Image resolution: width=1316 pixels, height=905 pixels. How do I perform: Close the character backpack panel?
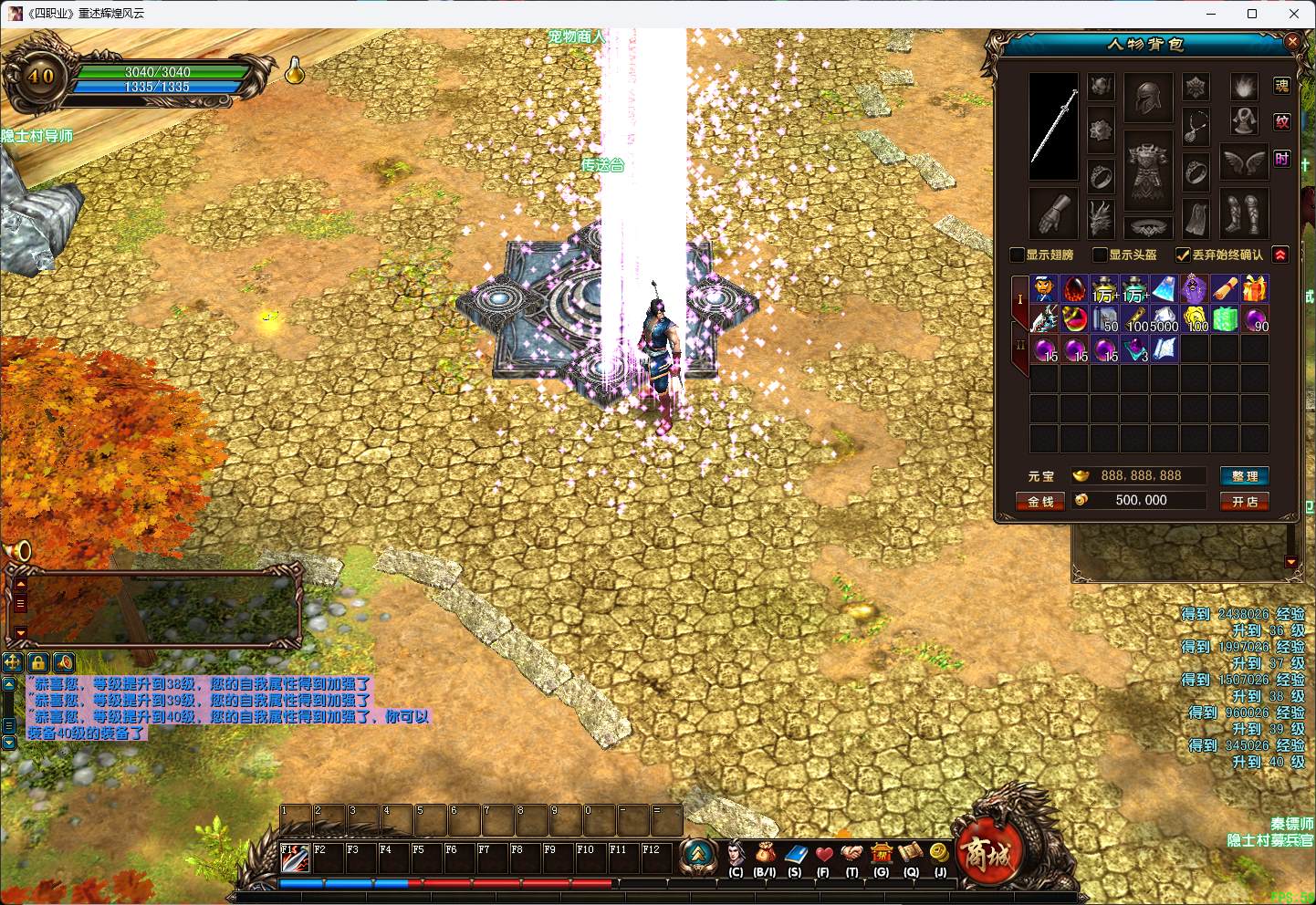click(1292, 42)
